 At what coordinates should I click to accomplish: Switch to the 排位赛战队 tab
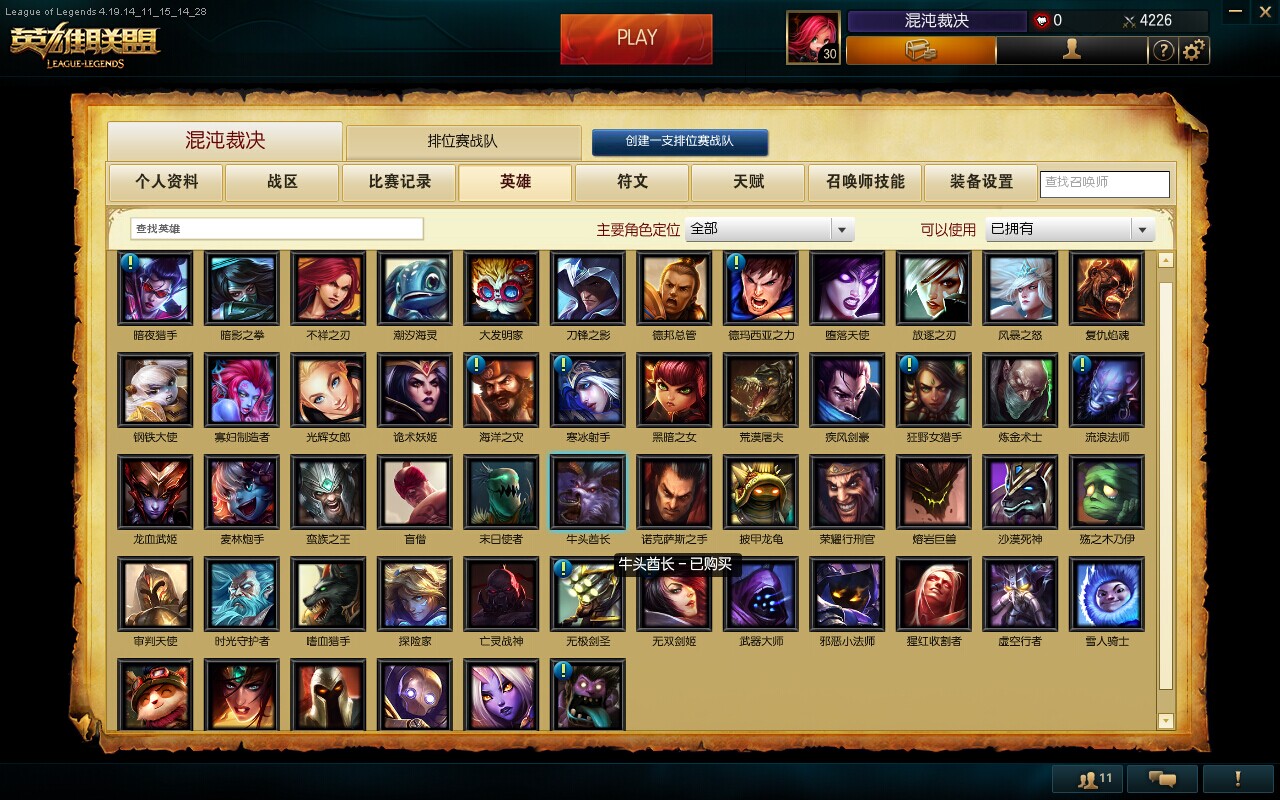(x=463, y=141)
